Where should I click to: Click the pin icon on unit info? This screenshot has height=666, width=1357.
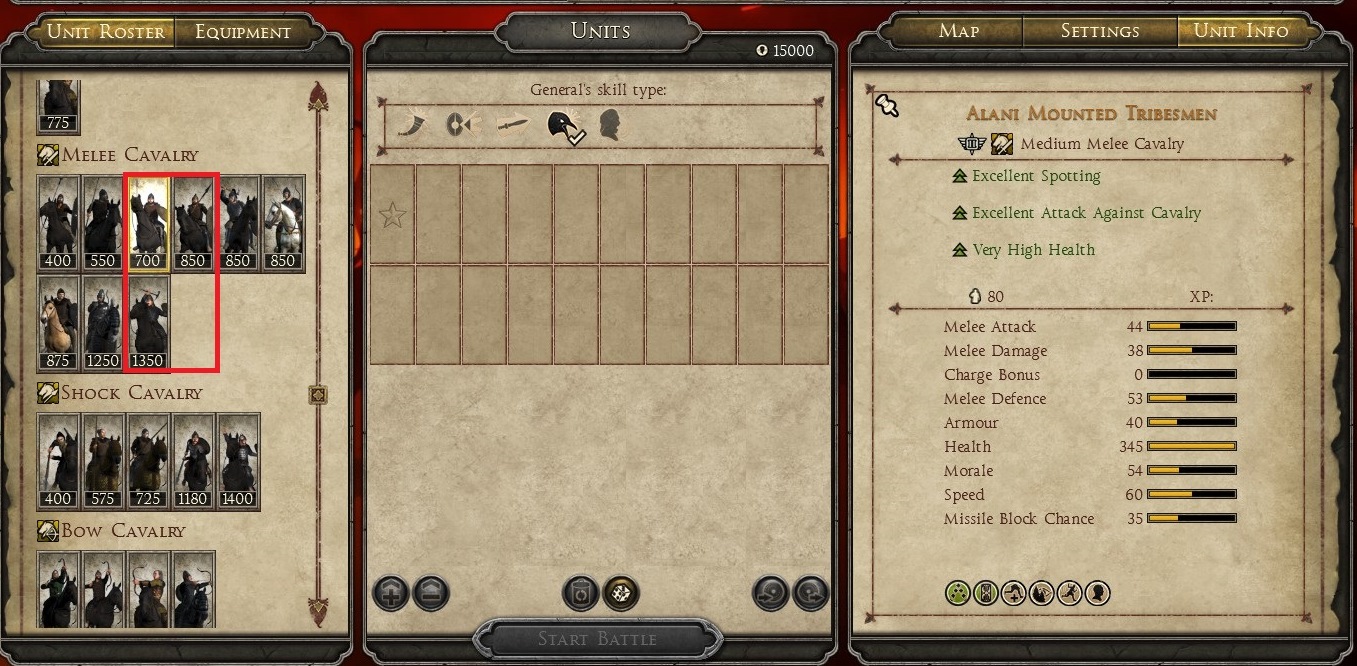click(x=886, y=104)
